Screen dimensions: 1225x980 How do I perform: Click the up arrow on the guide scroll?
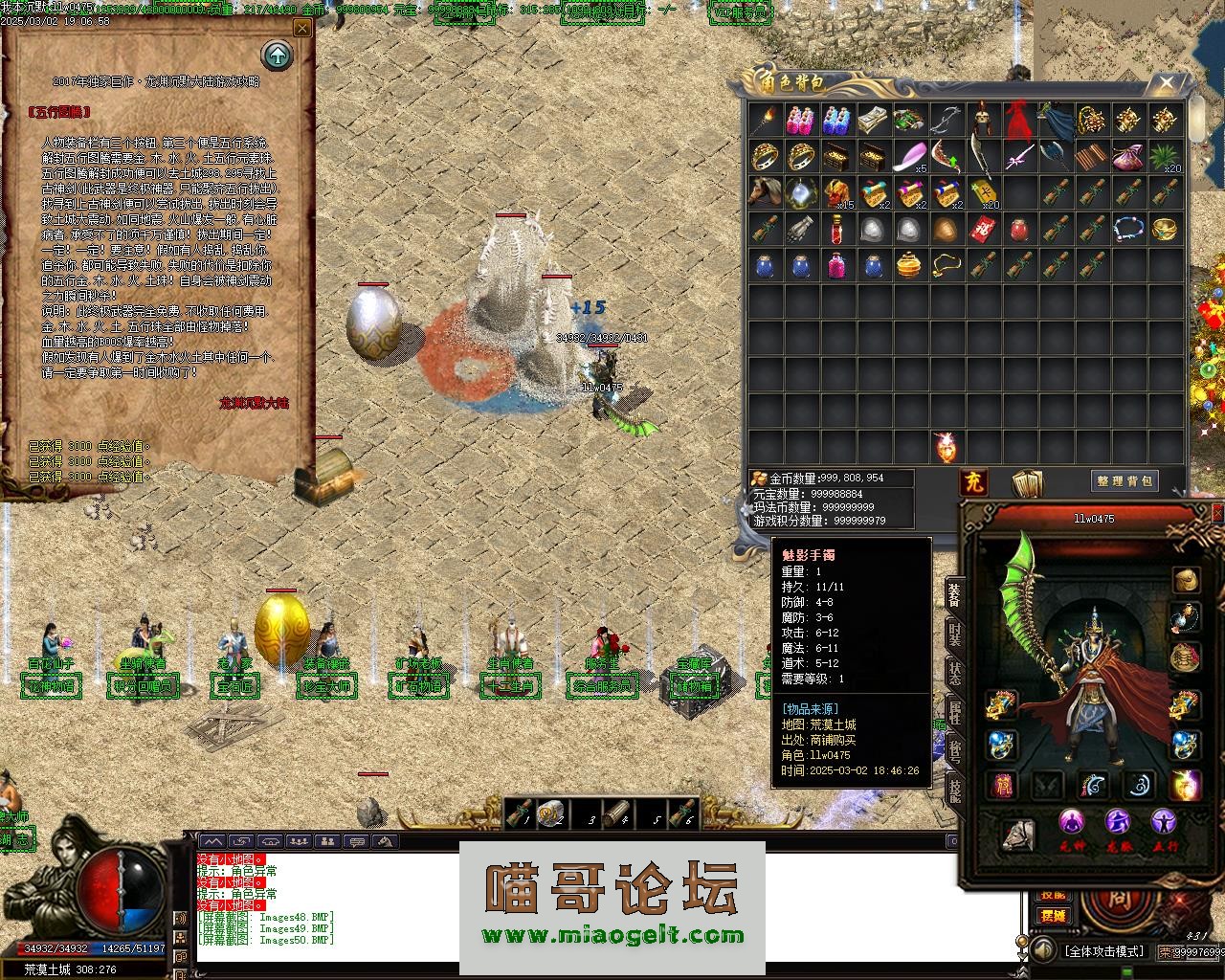[x=278, y=55]
